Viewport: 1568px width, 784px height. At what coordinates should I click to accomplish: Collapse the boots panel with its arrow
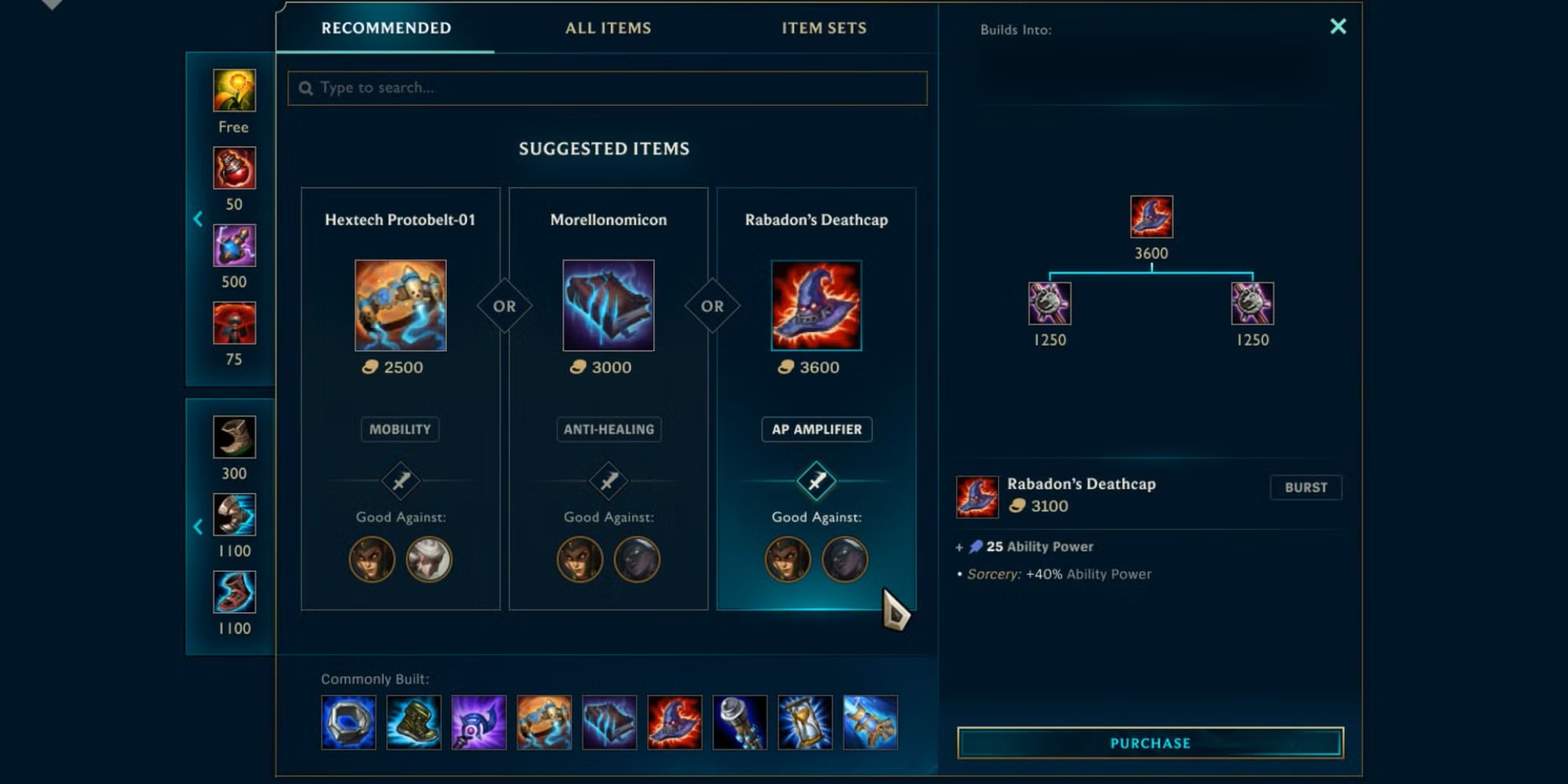[x=198, y=526]
